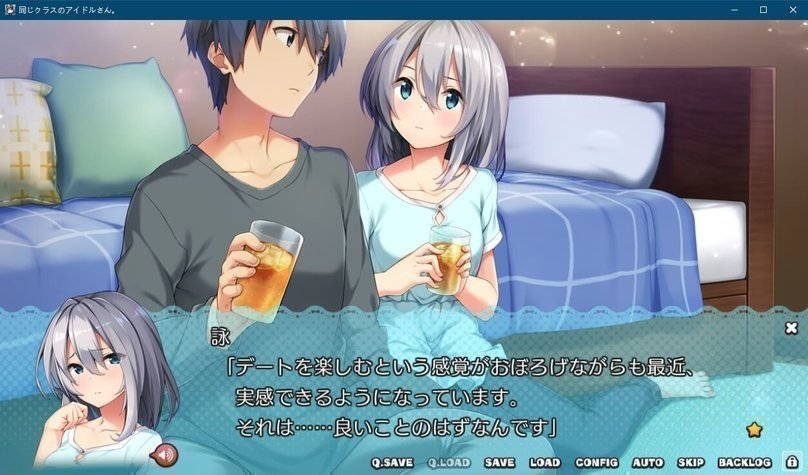The height and width of the screenshot is (475, 808).
Task: Open the CONFIG settings
Action: pos(597,463)
